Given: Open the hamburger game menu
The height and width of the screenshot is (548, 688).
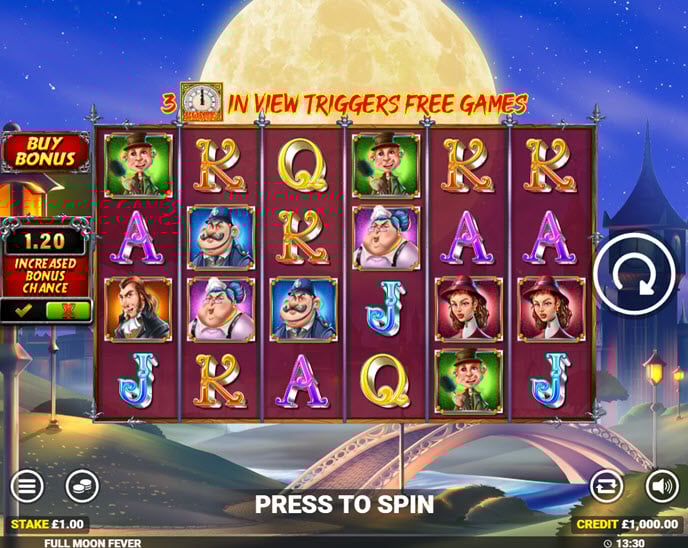Looking at the screenshot, I should [27, 487].
